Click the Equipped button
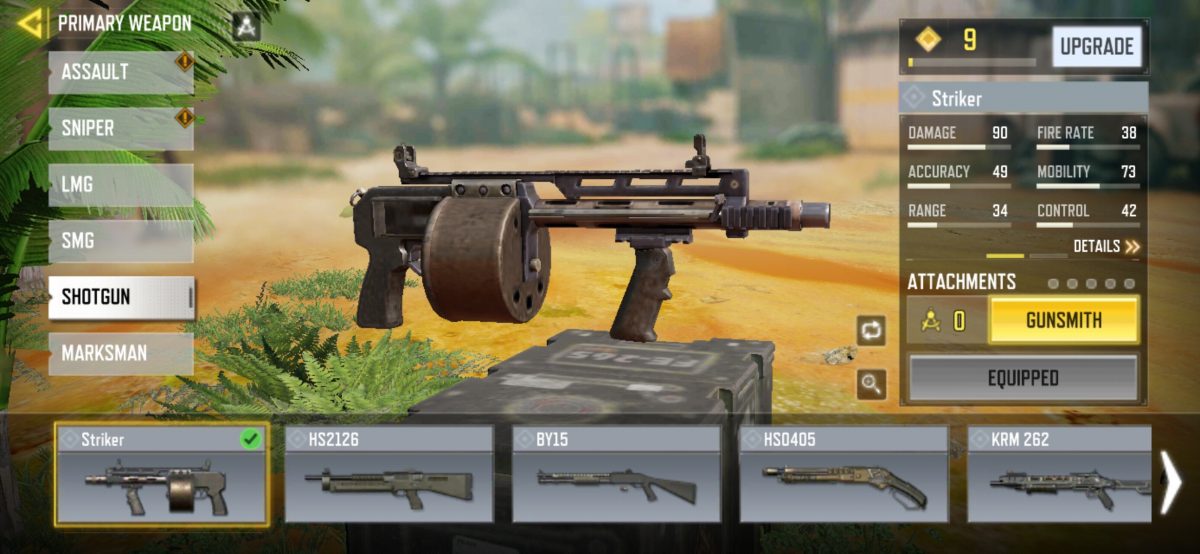 pos(1023,378)
